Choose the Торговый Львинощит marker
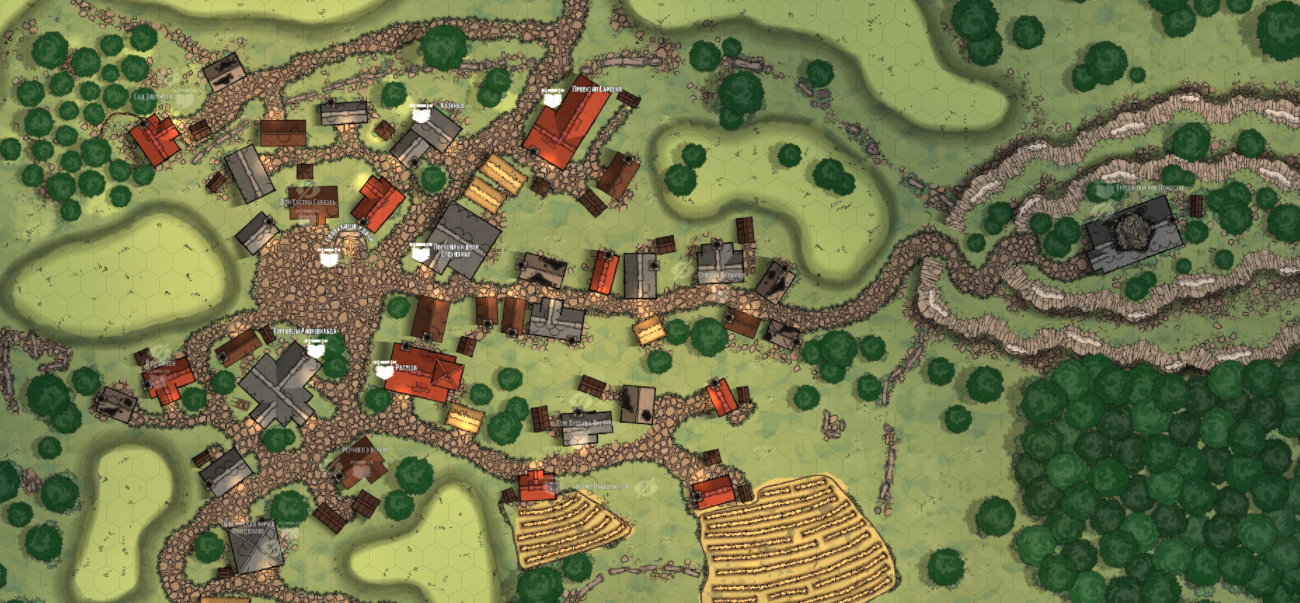 (x=316, y=349)
